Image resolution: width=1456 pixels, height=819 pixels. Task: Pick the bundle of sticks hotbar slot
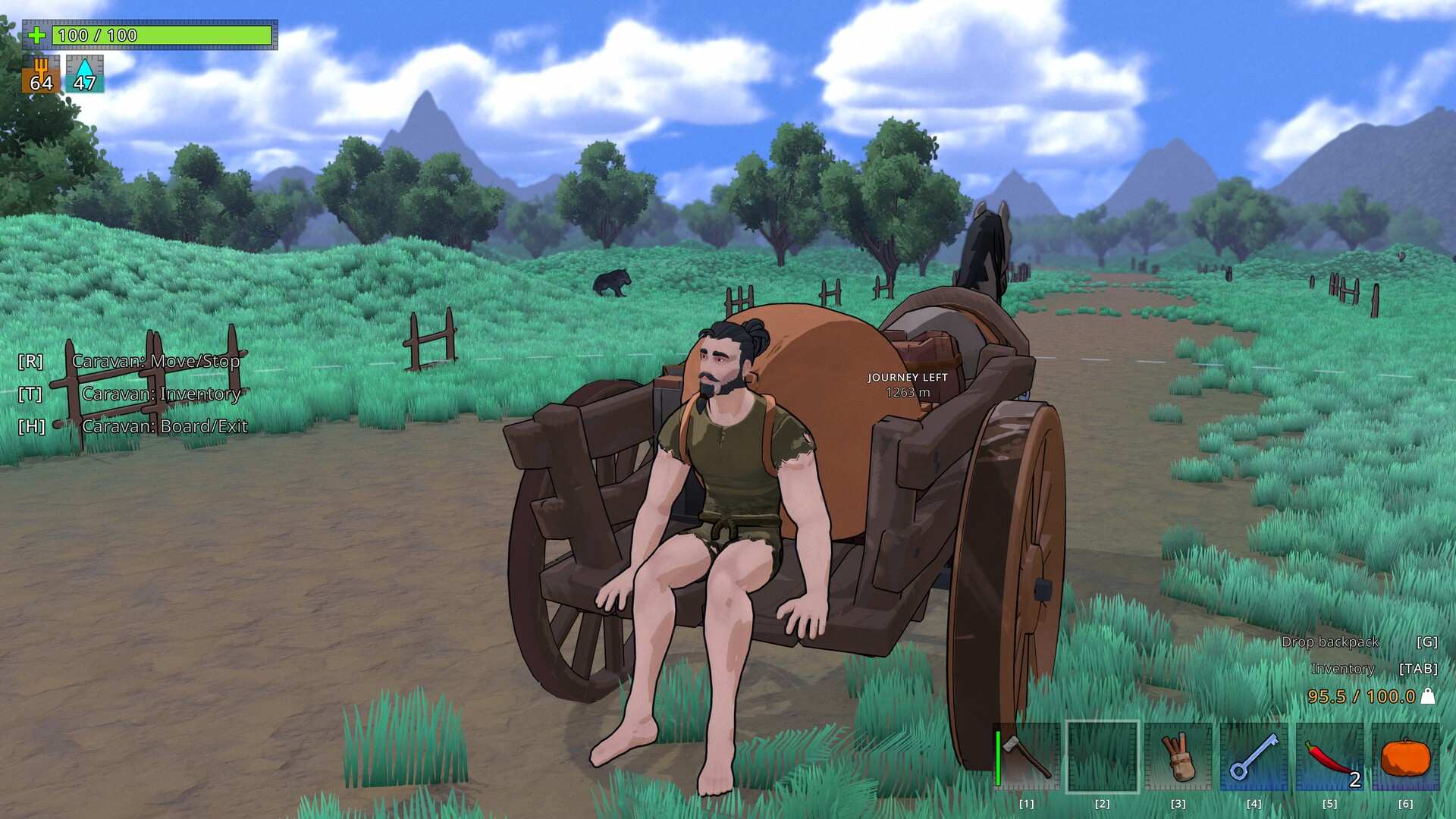[1178, 757]
